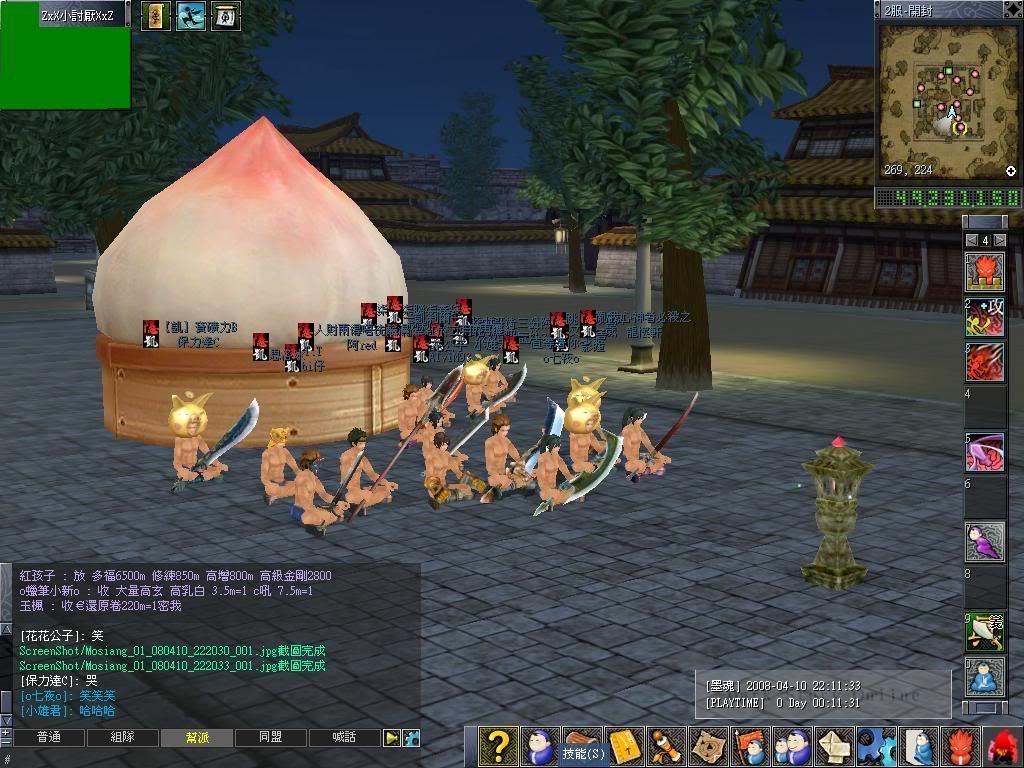Screen dimensions: 1024x768
Task: Click the running figure buff icon
Action: click(190, 15)
